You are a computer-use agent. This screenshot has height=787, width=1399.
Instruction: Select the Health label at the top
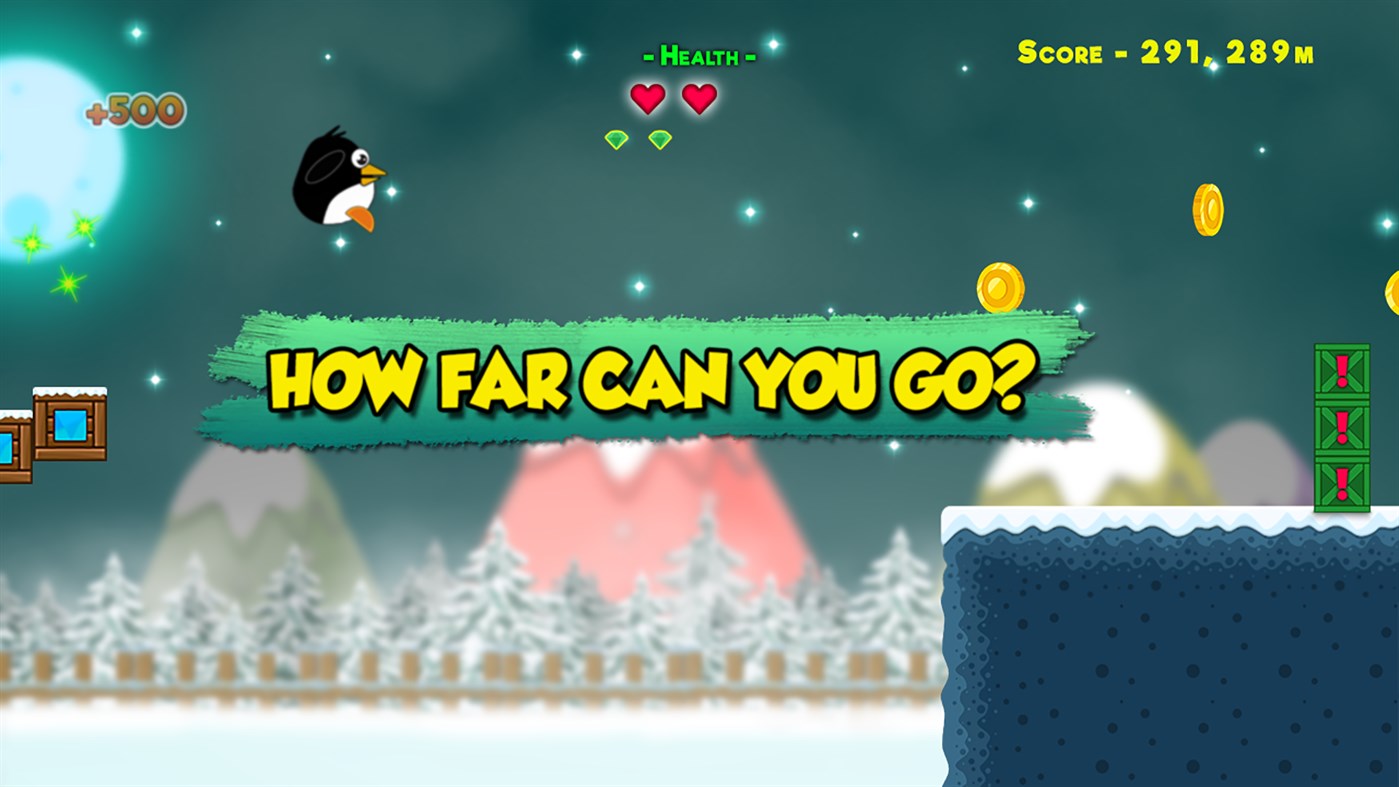point(700,55)
